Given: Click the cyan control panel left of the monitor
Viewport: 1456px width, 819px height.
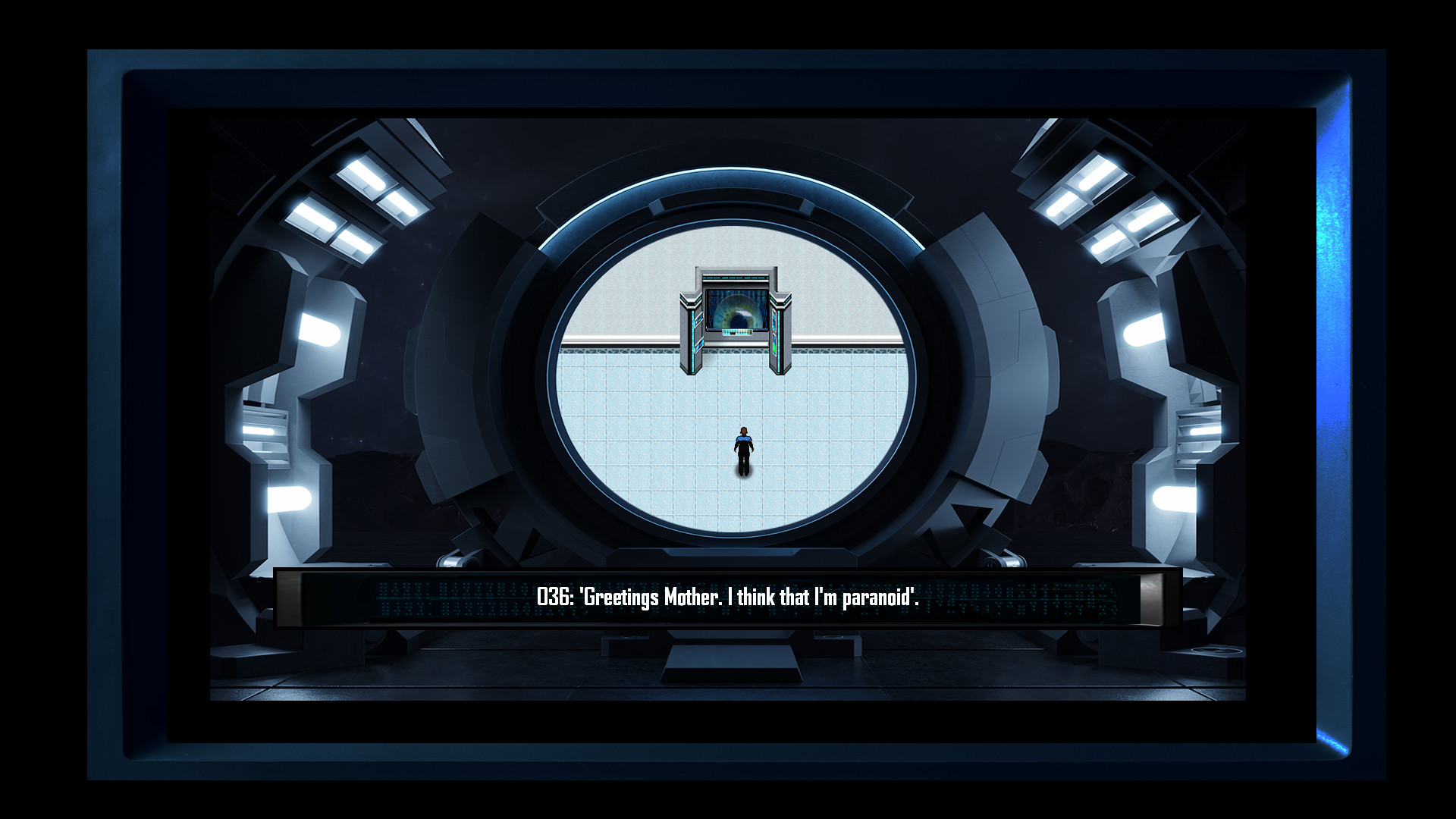Looking at the screenshot, I should point(699,318).
